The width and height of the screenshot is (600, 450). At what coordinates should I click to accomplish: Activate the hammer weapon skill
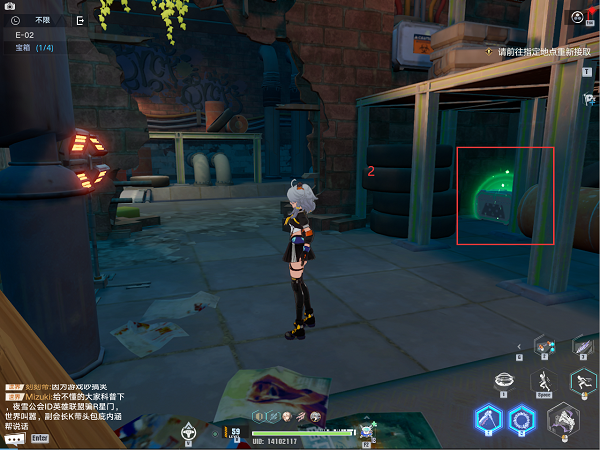coord(488,417)
